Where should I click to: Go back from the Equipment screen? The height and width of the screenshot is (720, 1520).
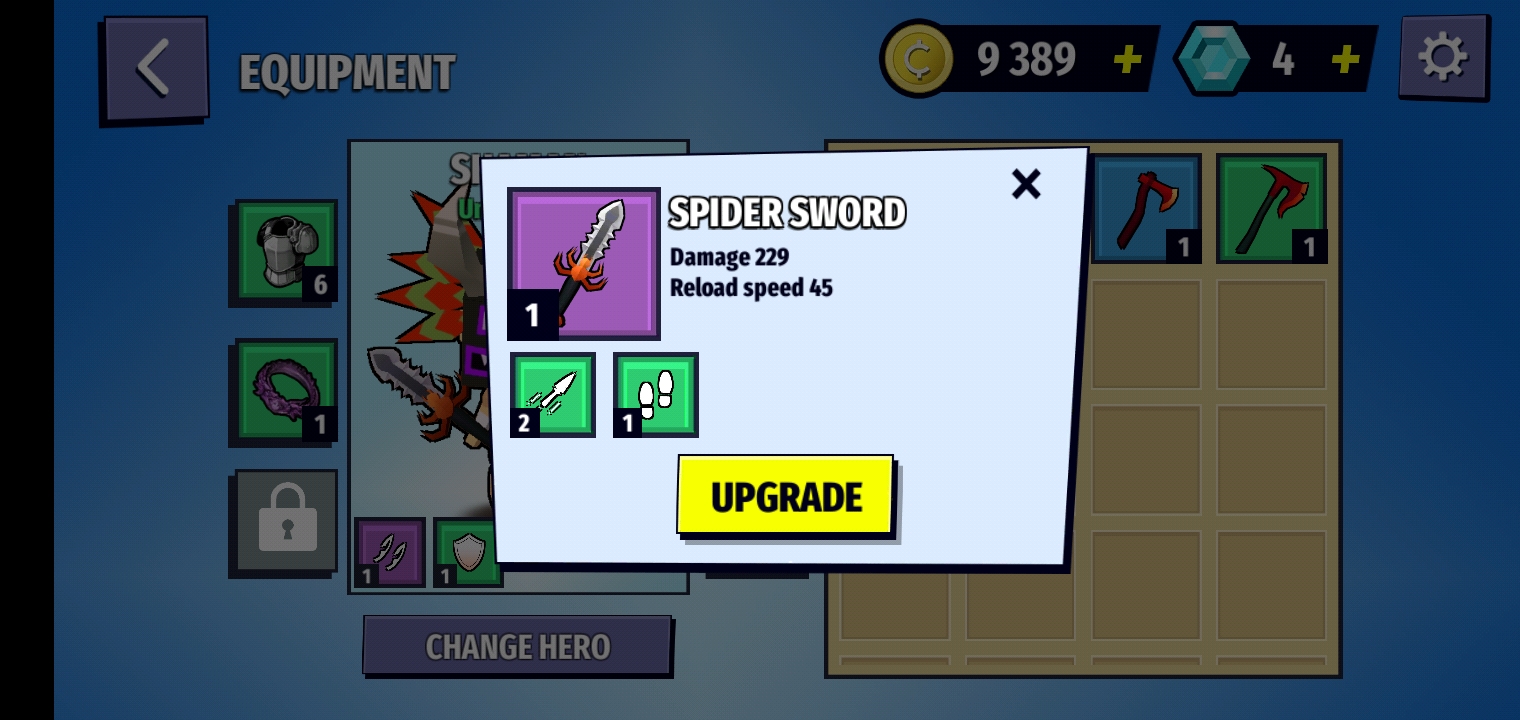pos(154,69)
